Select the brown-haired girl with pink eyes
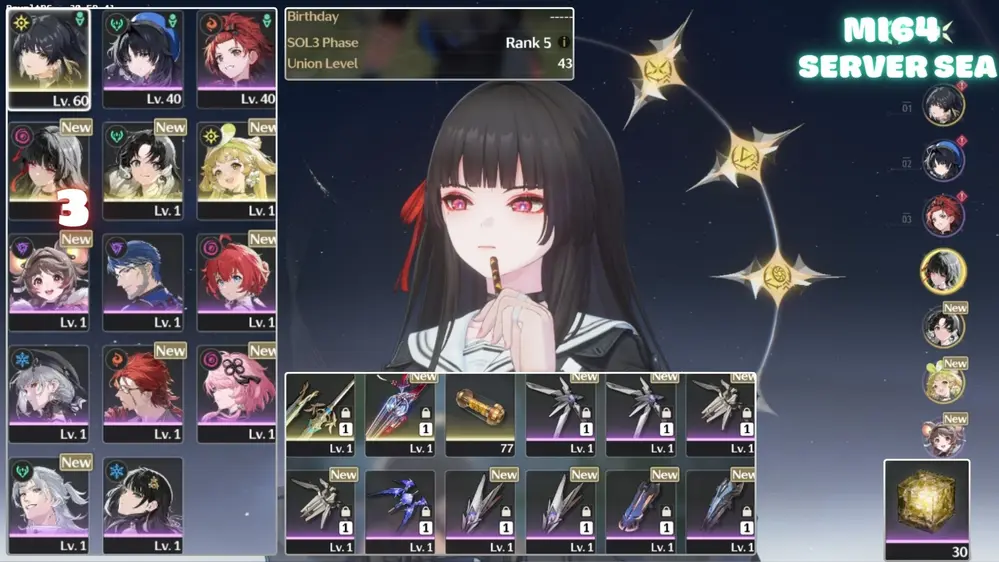The width and height of the screenshot is (999, 562). [48, 281]
